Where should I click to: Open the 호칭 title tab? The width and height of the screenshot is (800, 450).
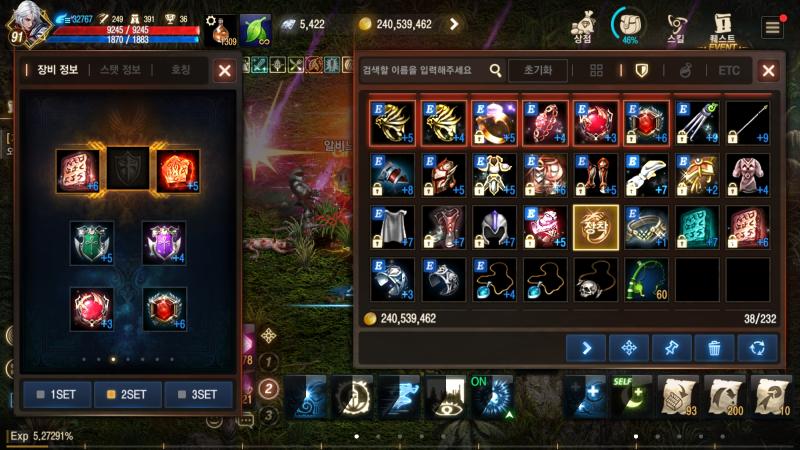click(180, 70)
